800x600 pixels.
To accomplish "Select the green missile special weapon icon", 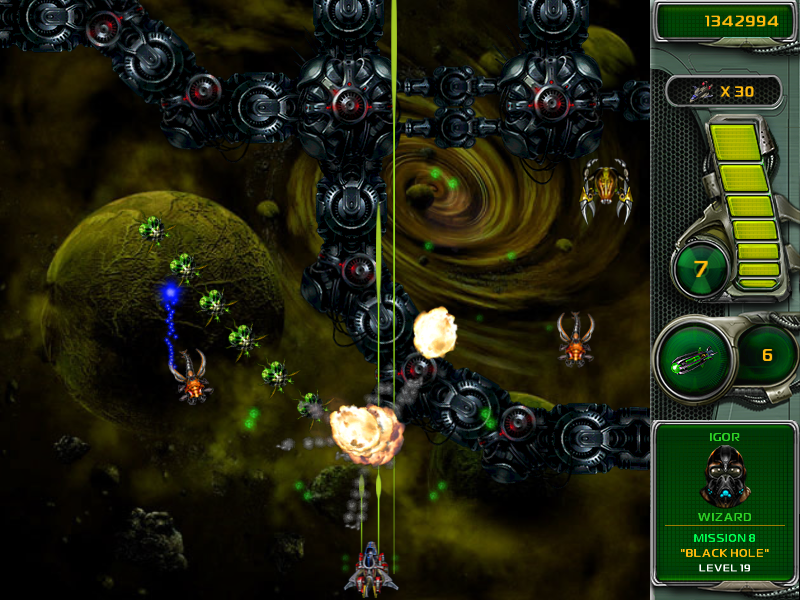I will point(693,356).
